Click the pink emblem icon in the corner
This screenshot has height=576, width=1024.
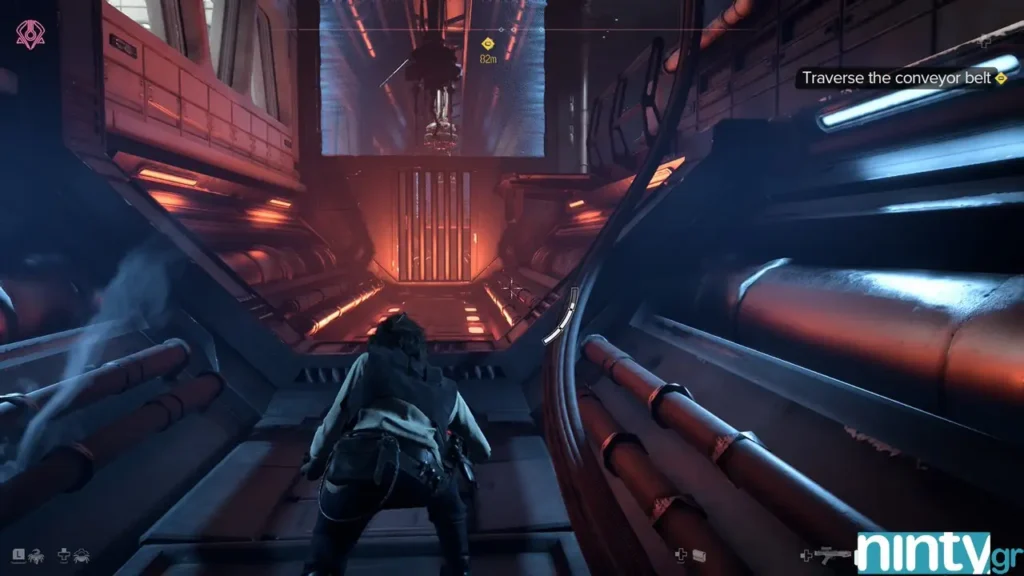coord(30,36)
